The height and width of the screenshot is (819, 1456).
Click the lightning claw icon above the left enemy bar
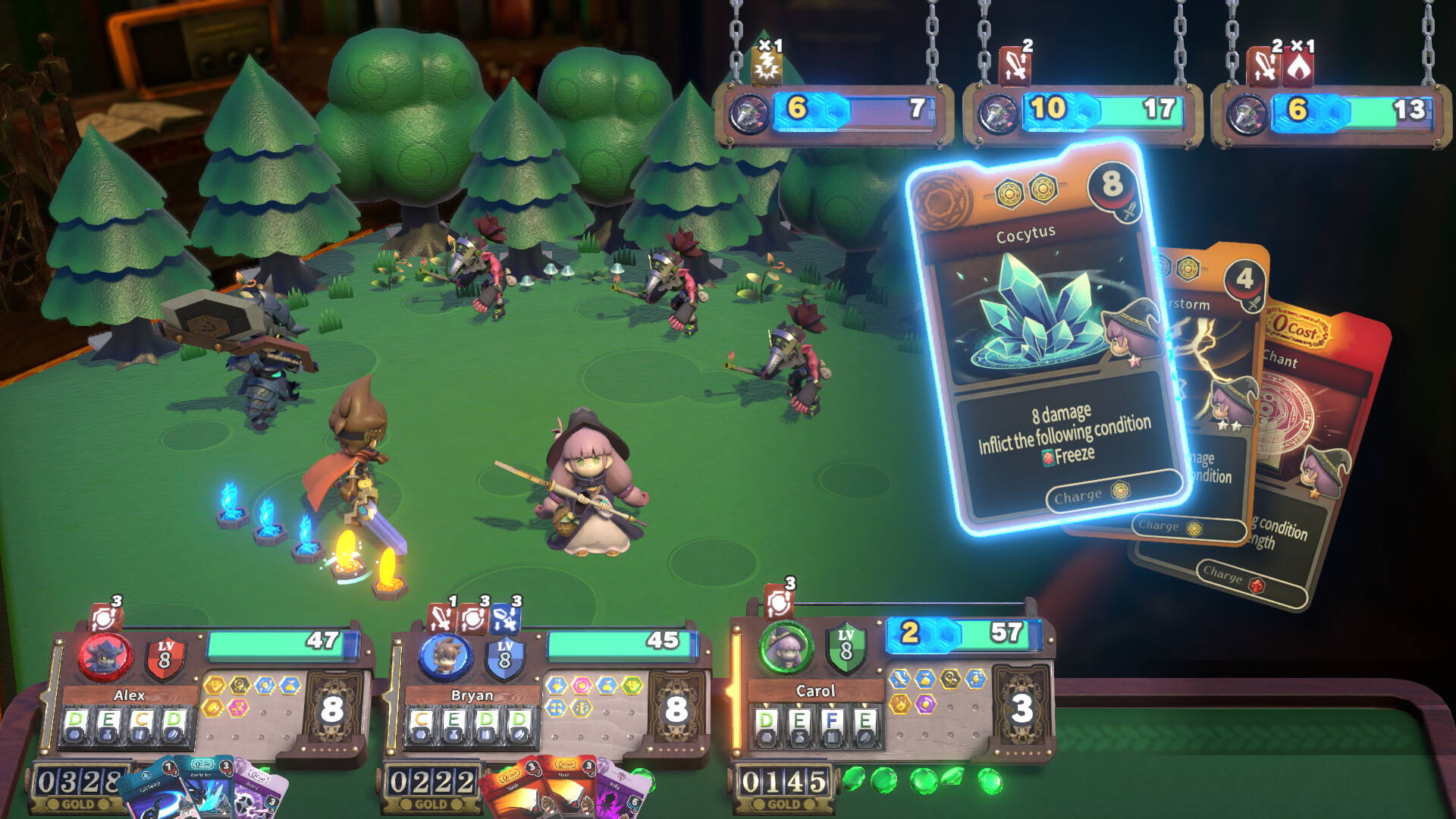(x=766, y=66)
